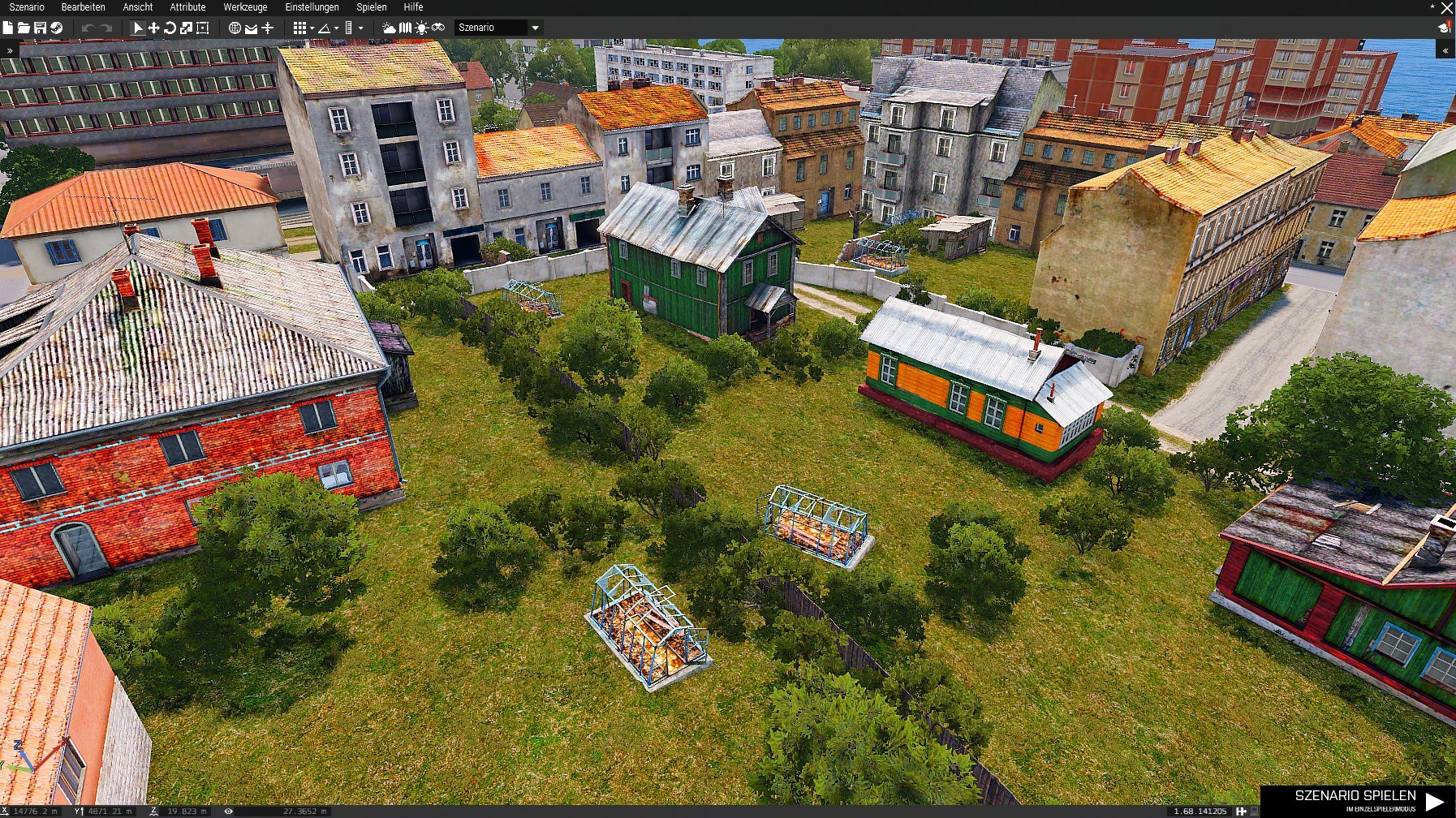Open a scenario using the folder icon
The height and width of the screenshot is (818, 1456).
[24, 28]
